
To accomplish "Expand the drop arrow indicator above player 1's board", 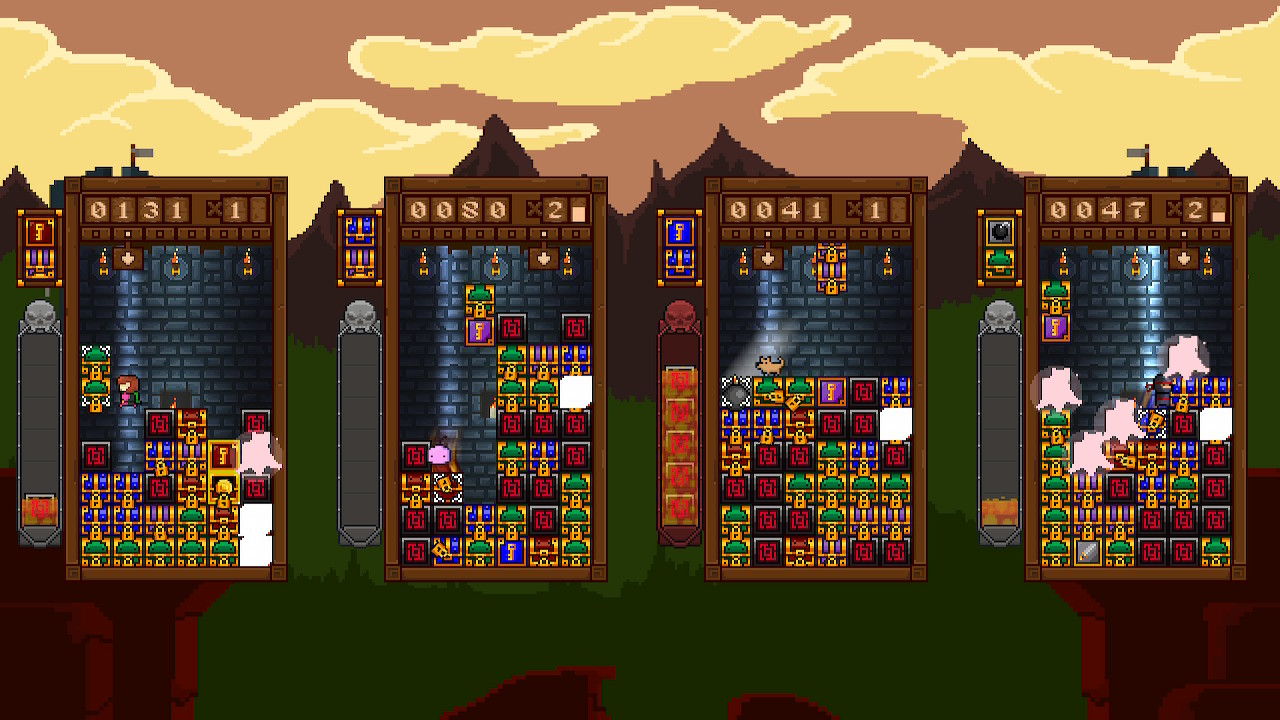I will pos(127,258).
